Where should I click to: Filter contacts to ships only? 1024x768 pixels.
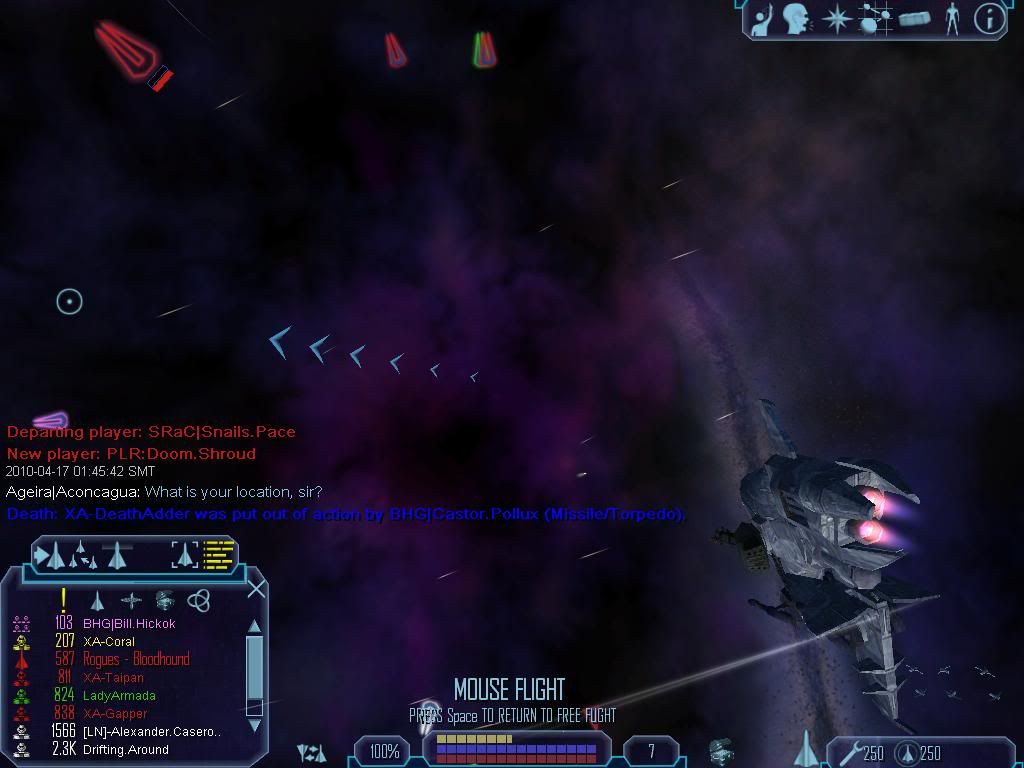pos(97,601)
